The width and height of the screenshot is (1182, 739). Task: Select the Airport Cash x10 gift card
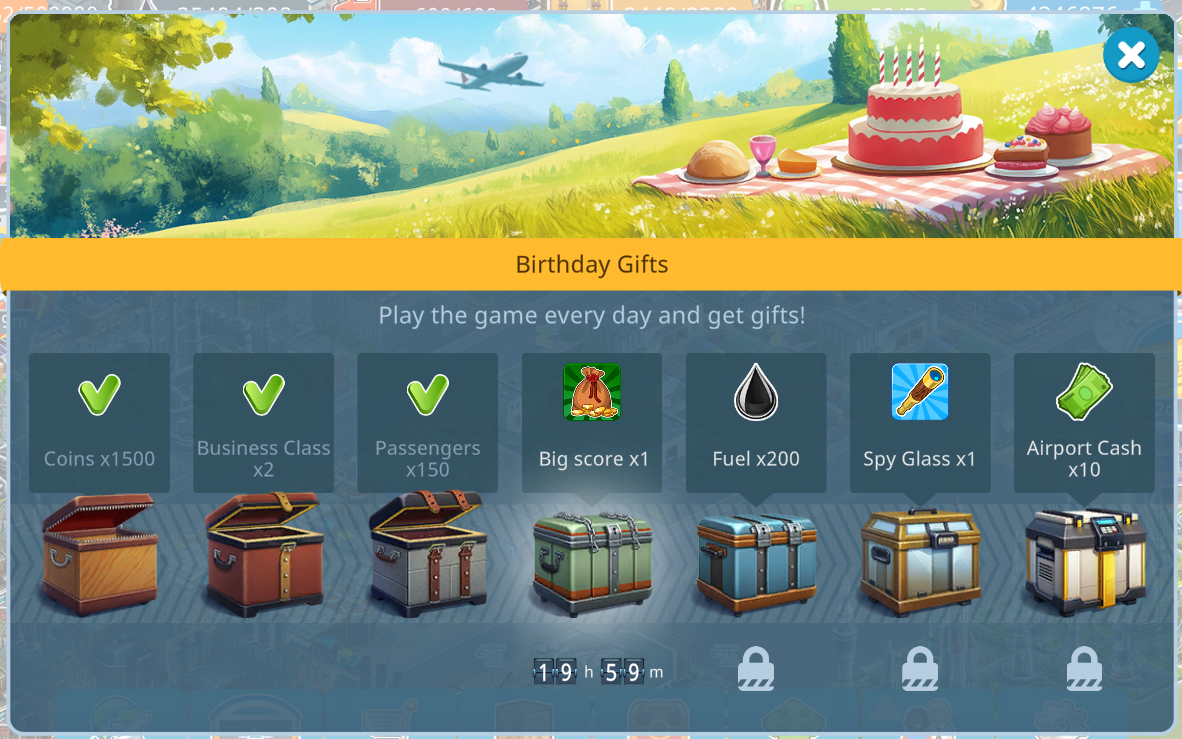pyautogui.click(x=1084, y=422)
